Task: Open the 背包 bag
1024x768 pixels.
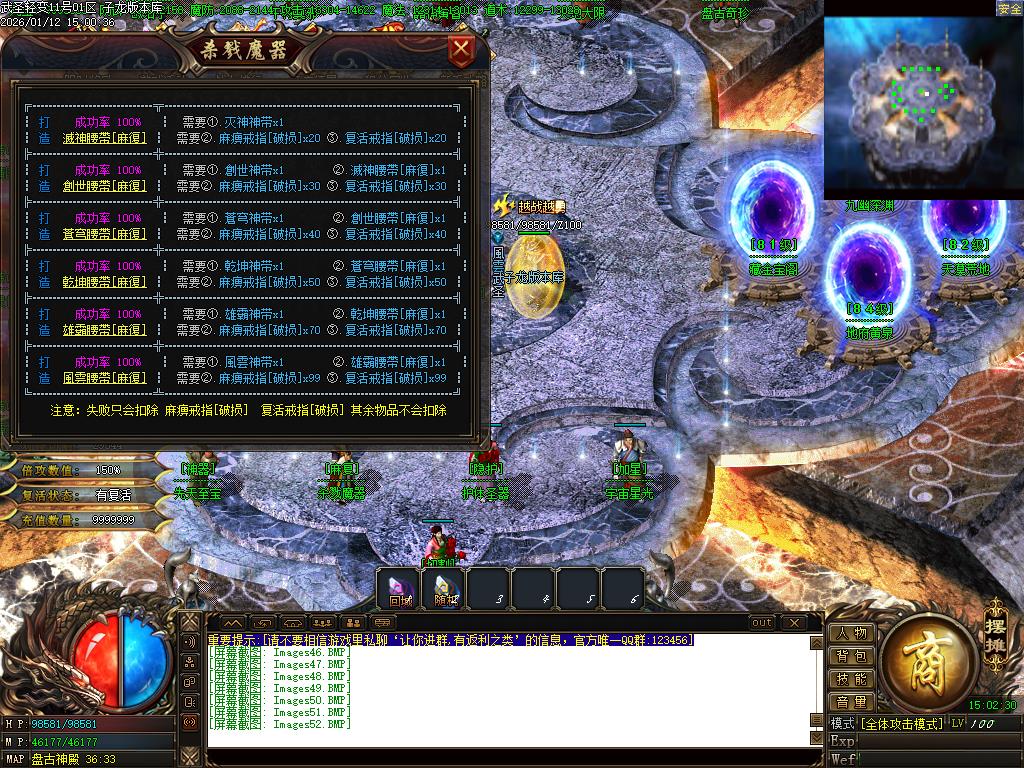Action: (x=852, y=657)
